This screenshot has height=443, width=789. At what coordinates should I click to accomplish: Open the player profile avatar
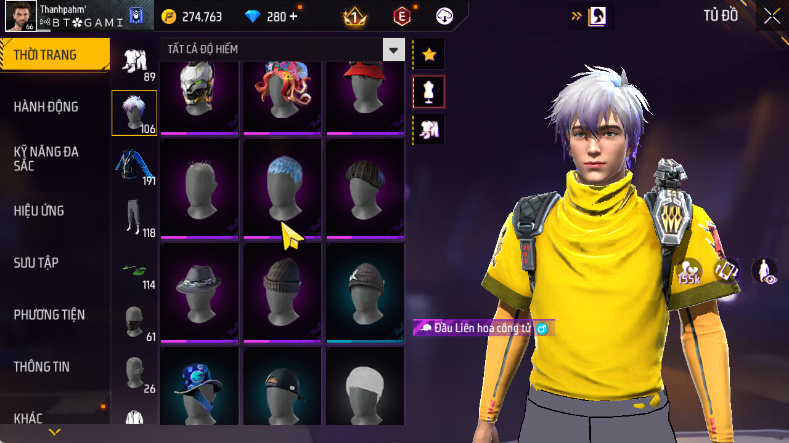tap(19, 17)
